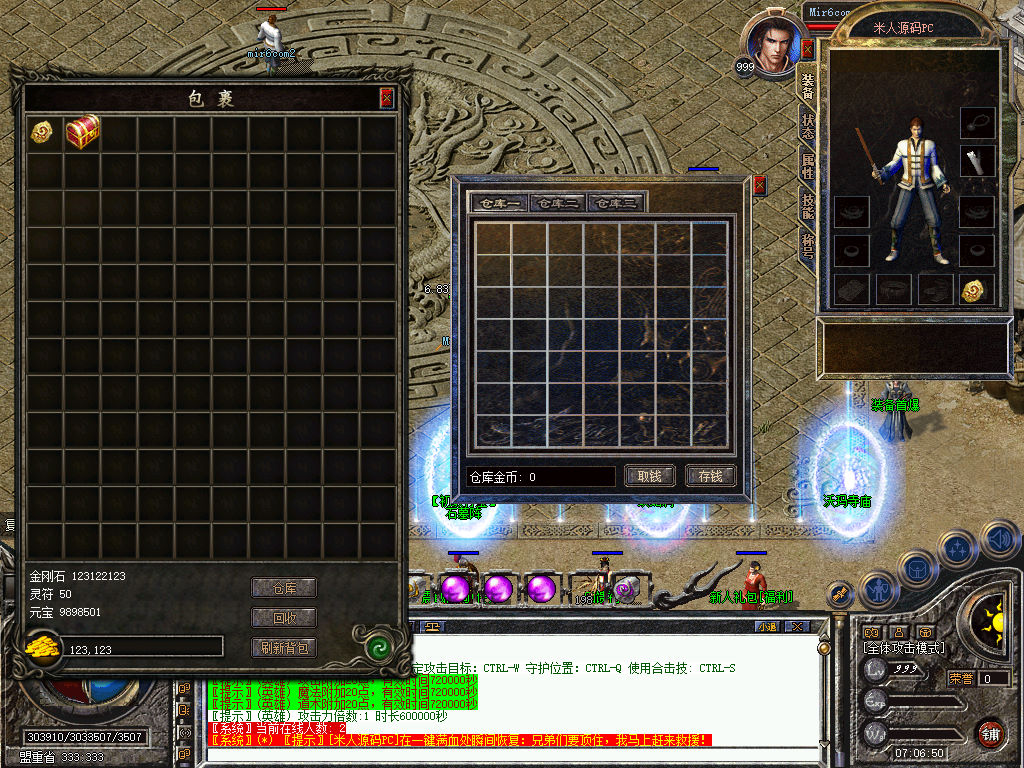The height and width of the screenshot is (768, 1024).
Task: Select the red treasure chest in the bag
Action: pos(83,132)
